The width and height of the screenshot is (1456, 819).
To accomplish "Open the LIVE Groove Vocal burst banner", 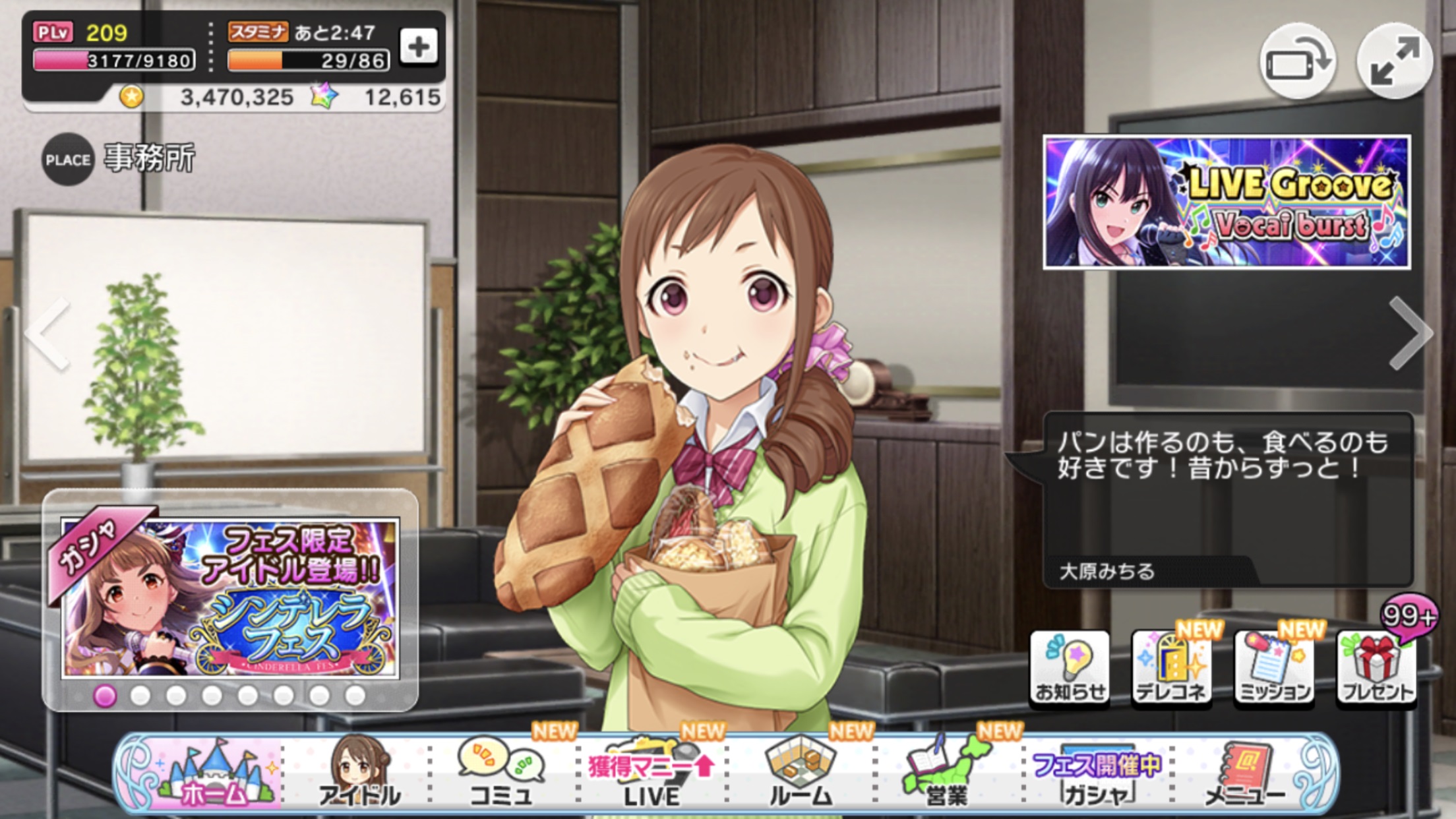I will coord(1227,202).
